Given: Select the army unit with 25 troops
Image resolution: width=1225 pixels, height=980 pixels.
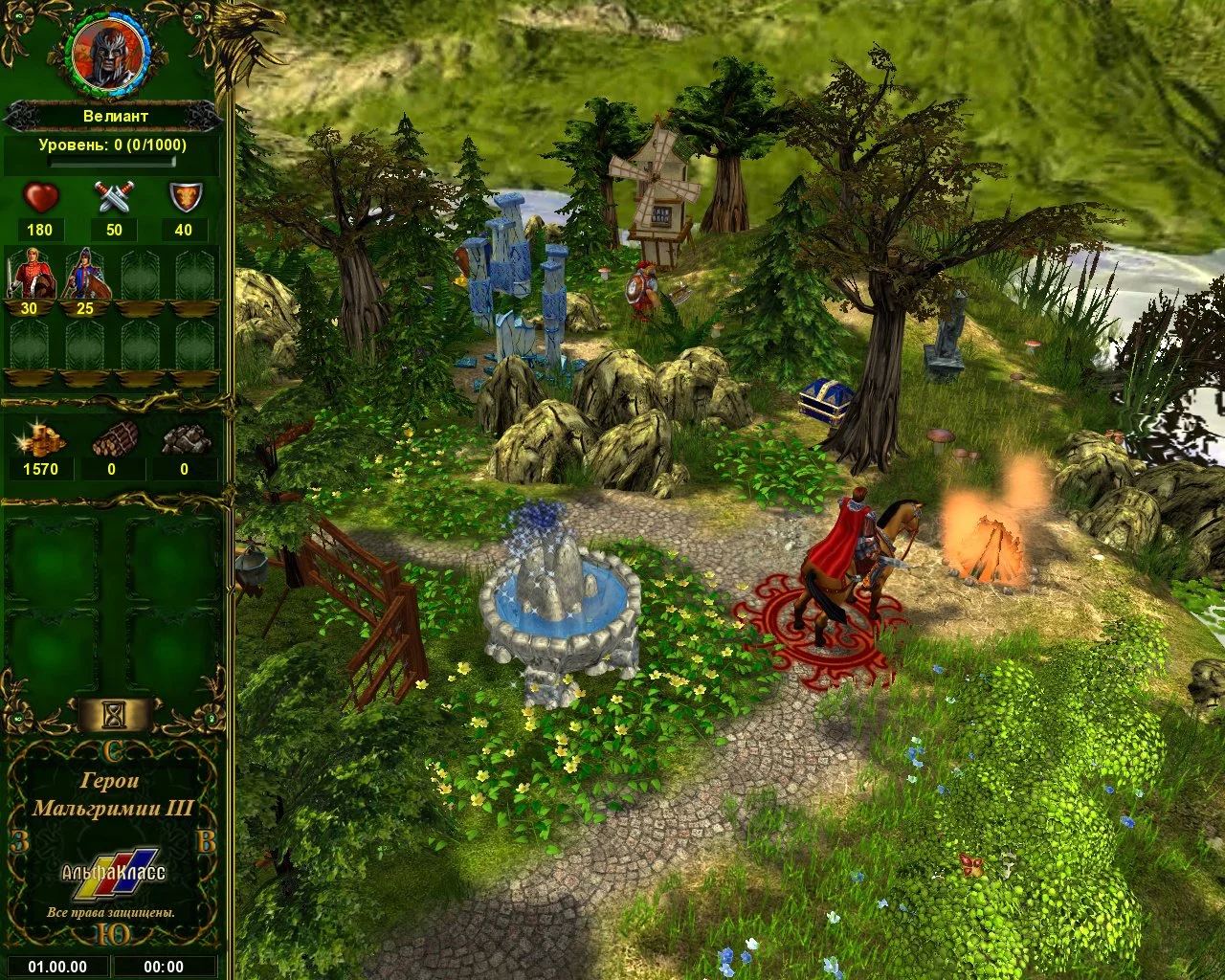Looking at the screenshot, I should click(x=84, y=275).
